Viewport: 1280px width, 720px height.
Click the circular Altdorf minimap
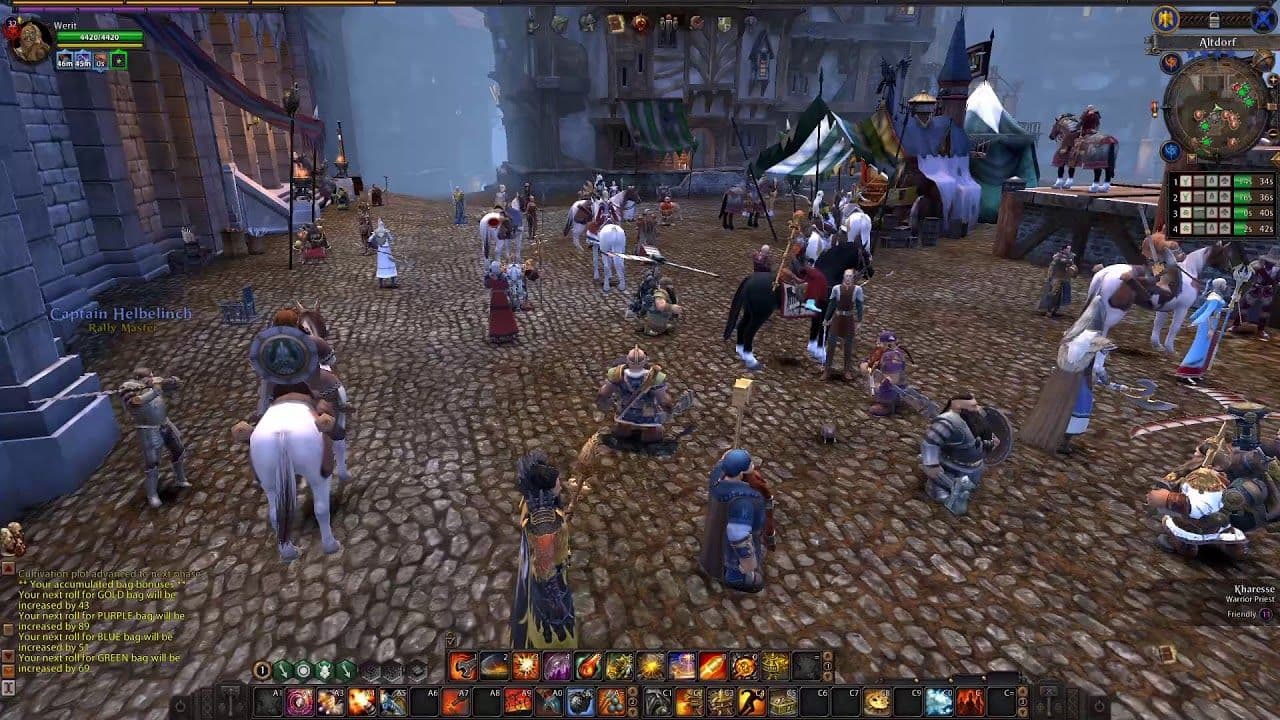(x=1216, y=106)
